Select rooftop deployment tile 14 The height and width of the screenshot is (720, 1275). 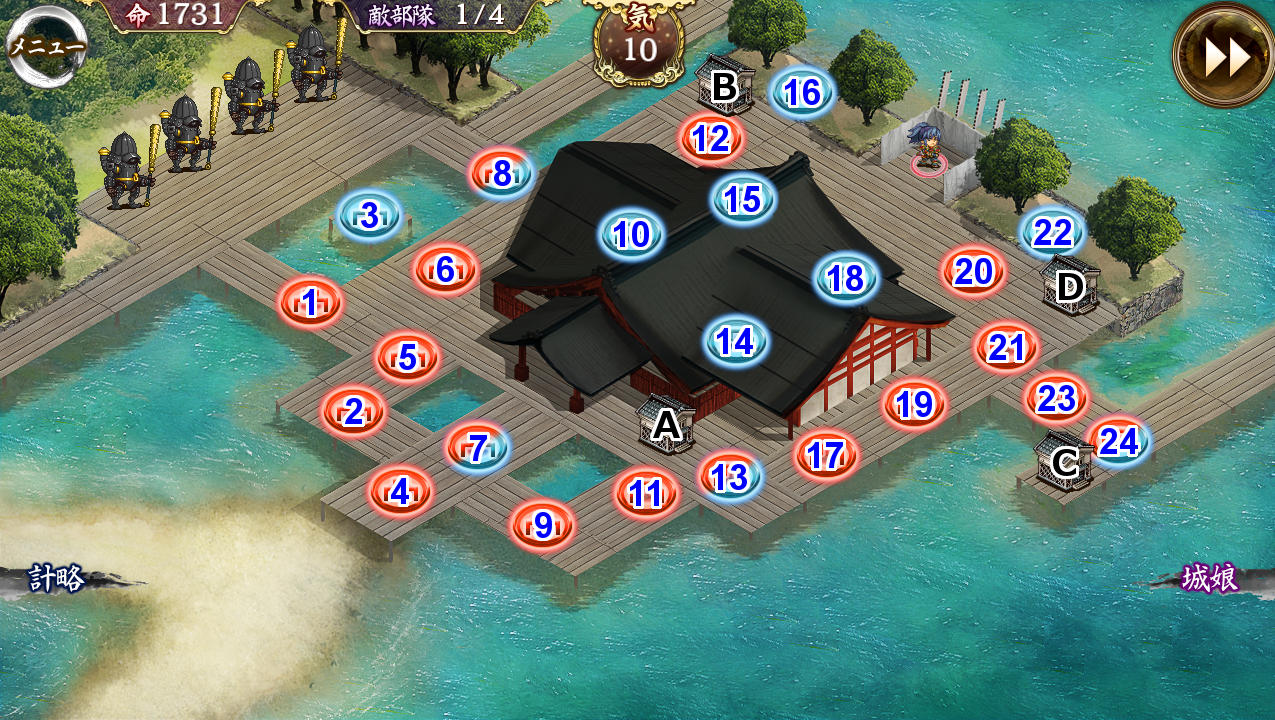(736, 342)
